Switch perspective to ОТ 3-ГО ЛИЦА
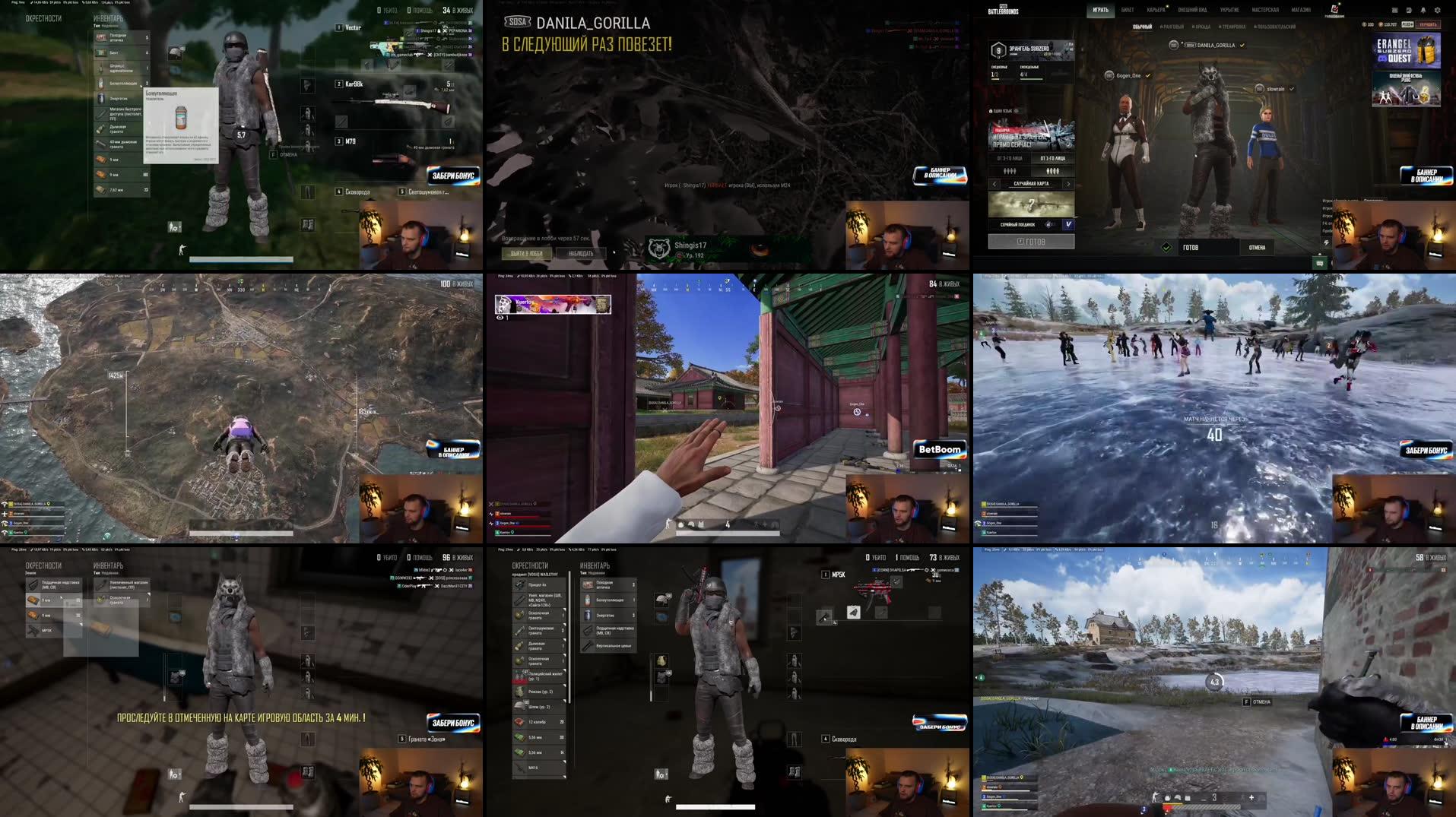The image size is (1456, 817). click(x=1010, y=158)
